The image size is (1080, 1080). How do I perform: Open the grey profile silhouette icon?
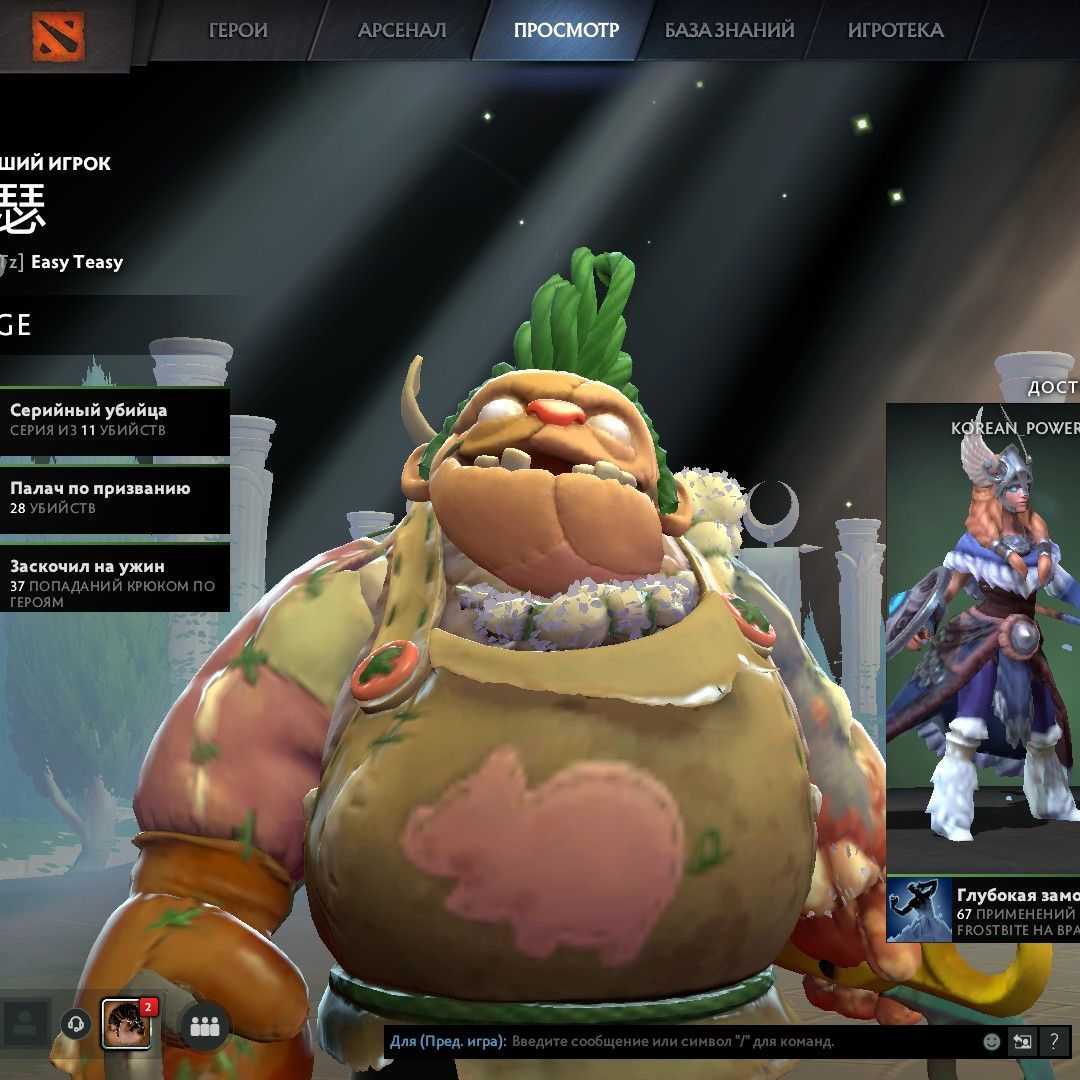(x=26, y=1023)
